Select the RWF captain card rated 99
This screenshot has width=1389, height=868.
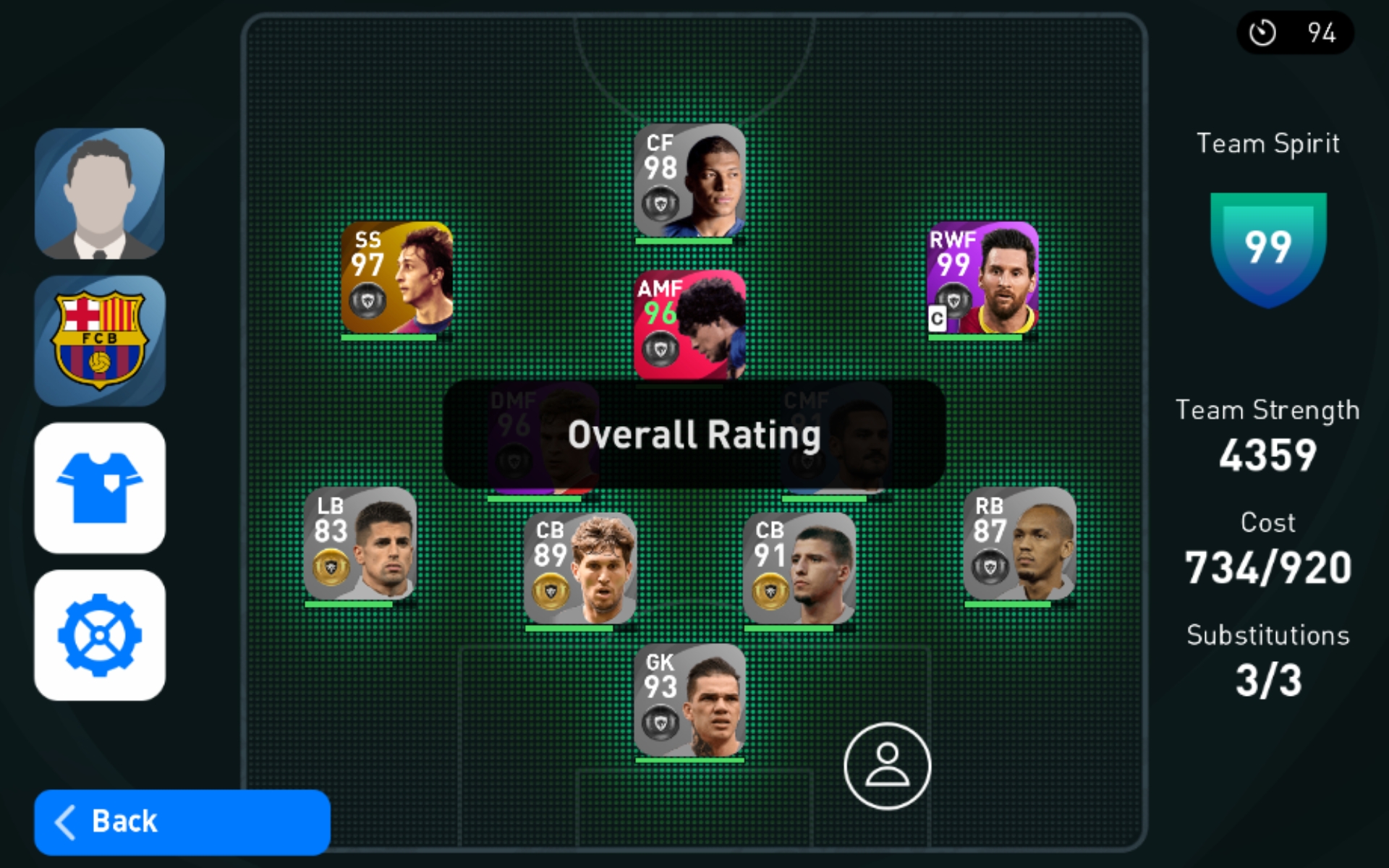[982, 278]
